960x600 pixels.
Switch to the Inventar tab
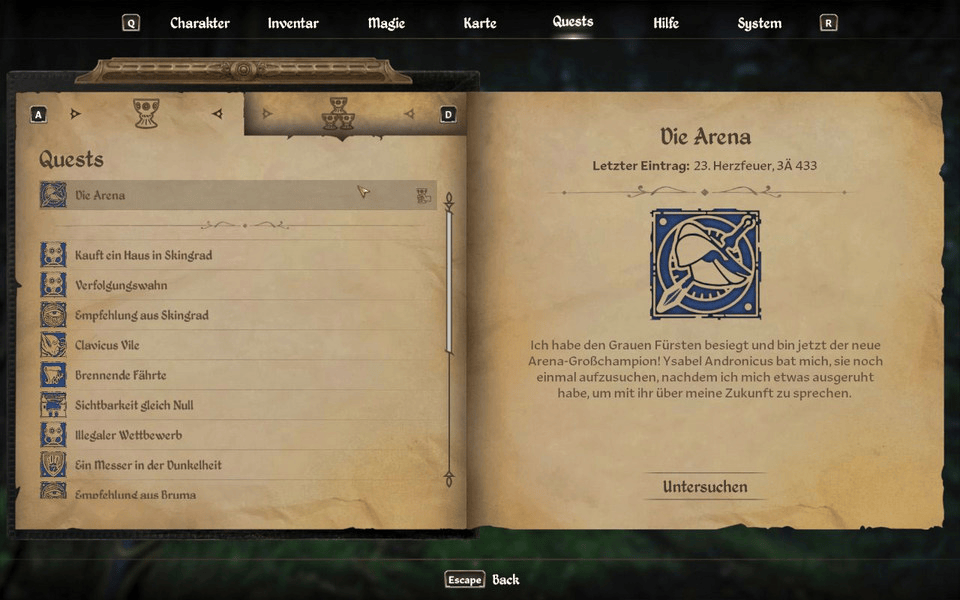pos(293,23)
